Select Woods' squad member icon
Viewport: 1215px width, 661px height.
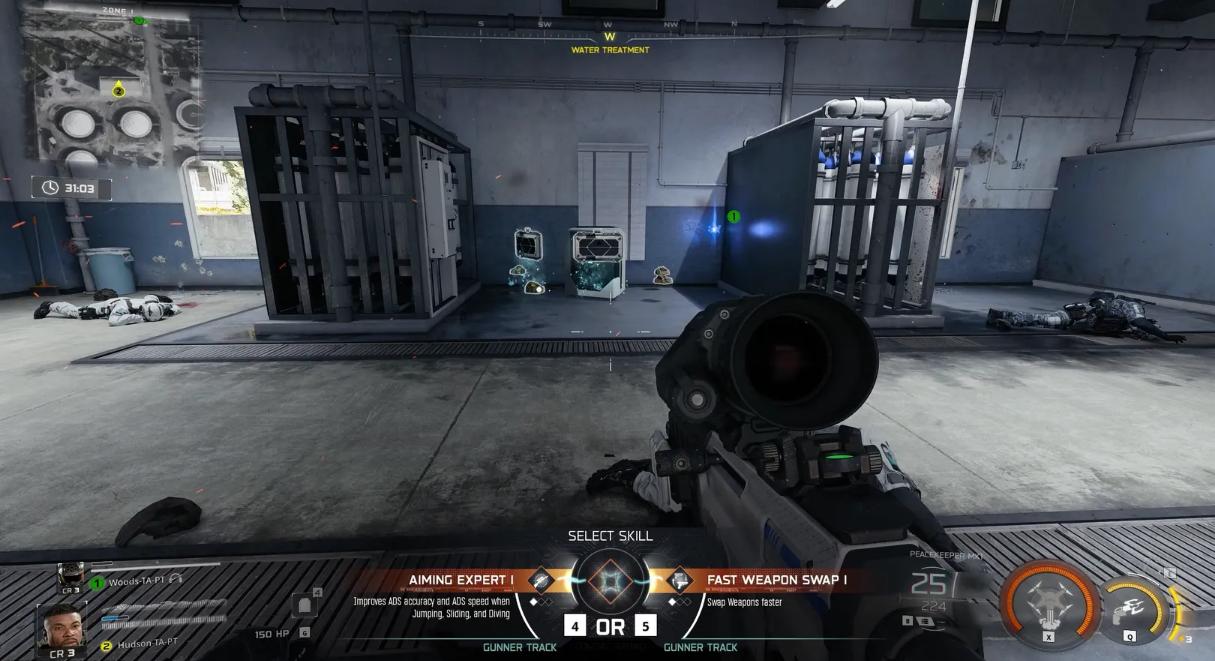pyautogui.click(x=71, y=574)
